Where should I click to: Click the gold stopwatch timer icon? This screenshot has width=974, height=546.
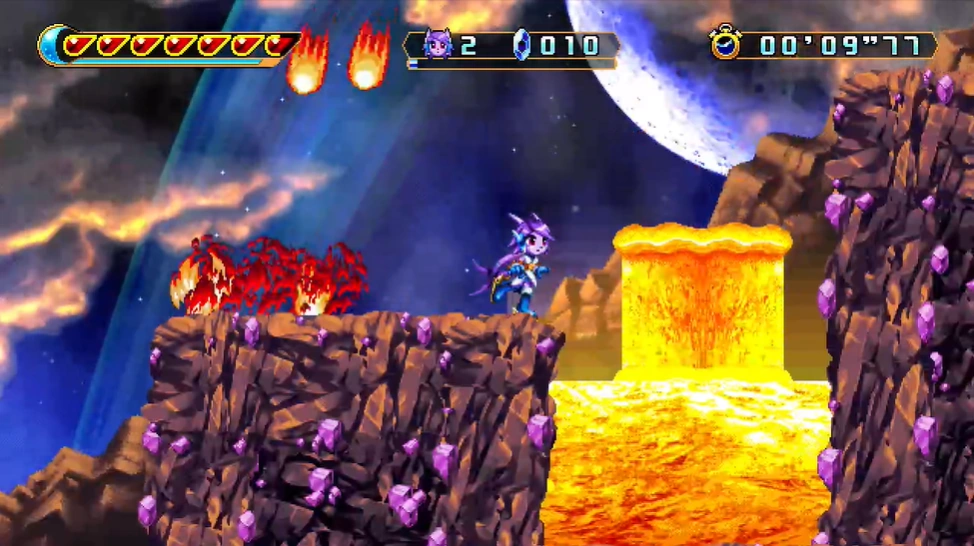[725, 43]
